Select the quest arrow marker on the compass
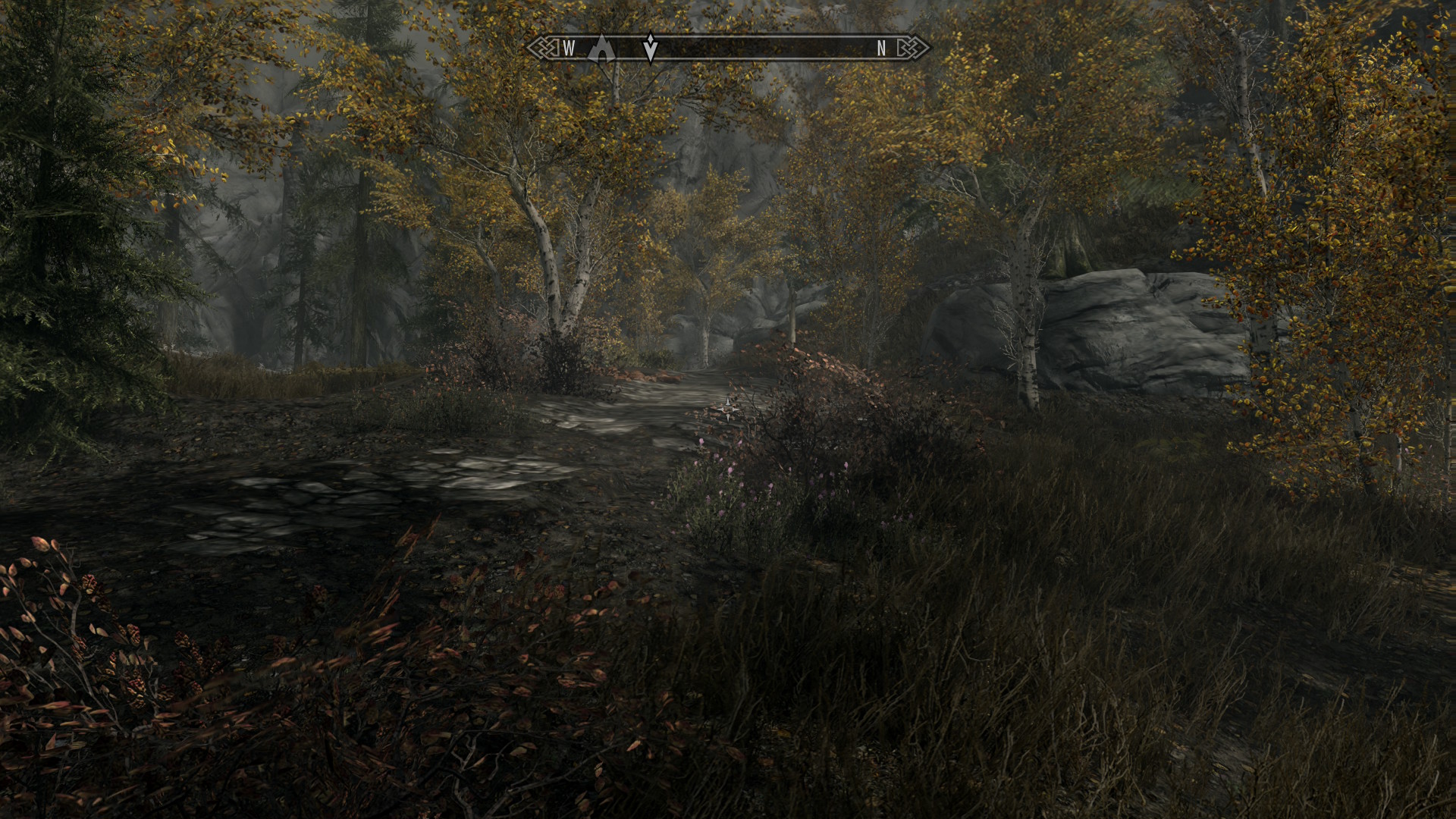 pyautogui.click(x=650, y=47)
